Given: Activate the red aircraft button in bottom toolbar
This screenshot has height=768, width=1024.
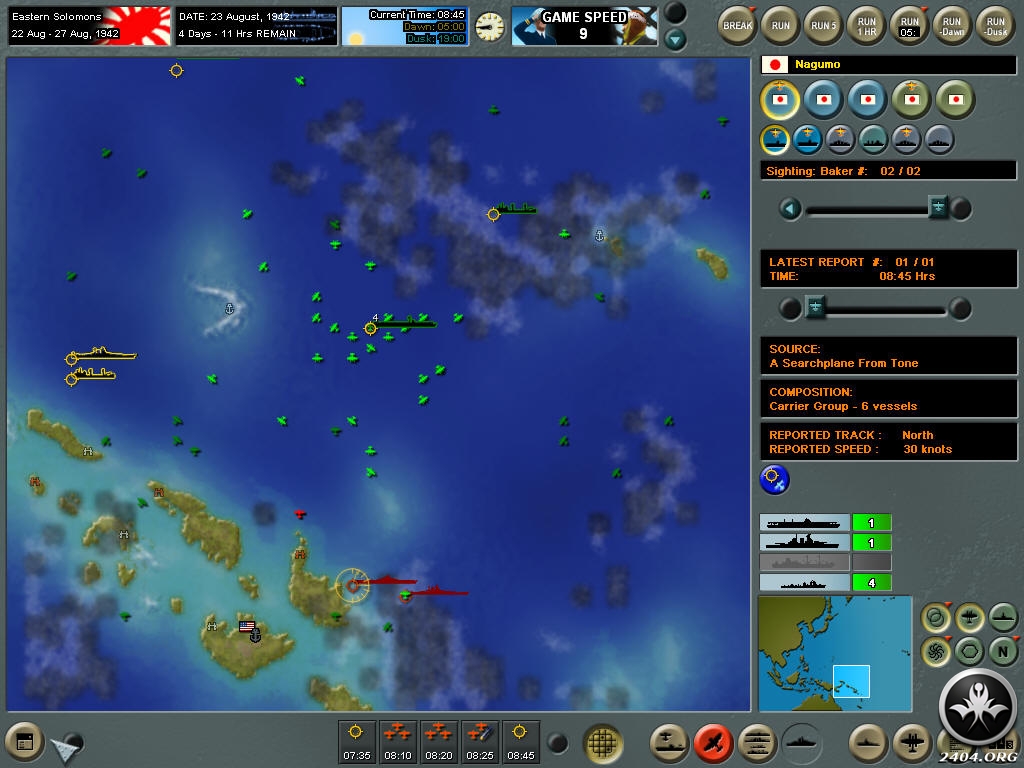Looking at the screenshot, I should point(712,742).
